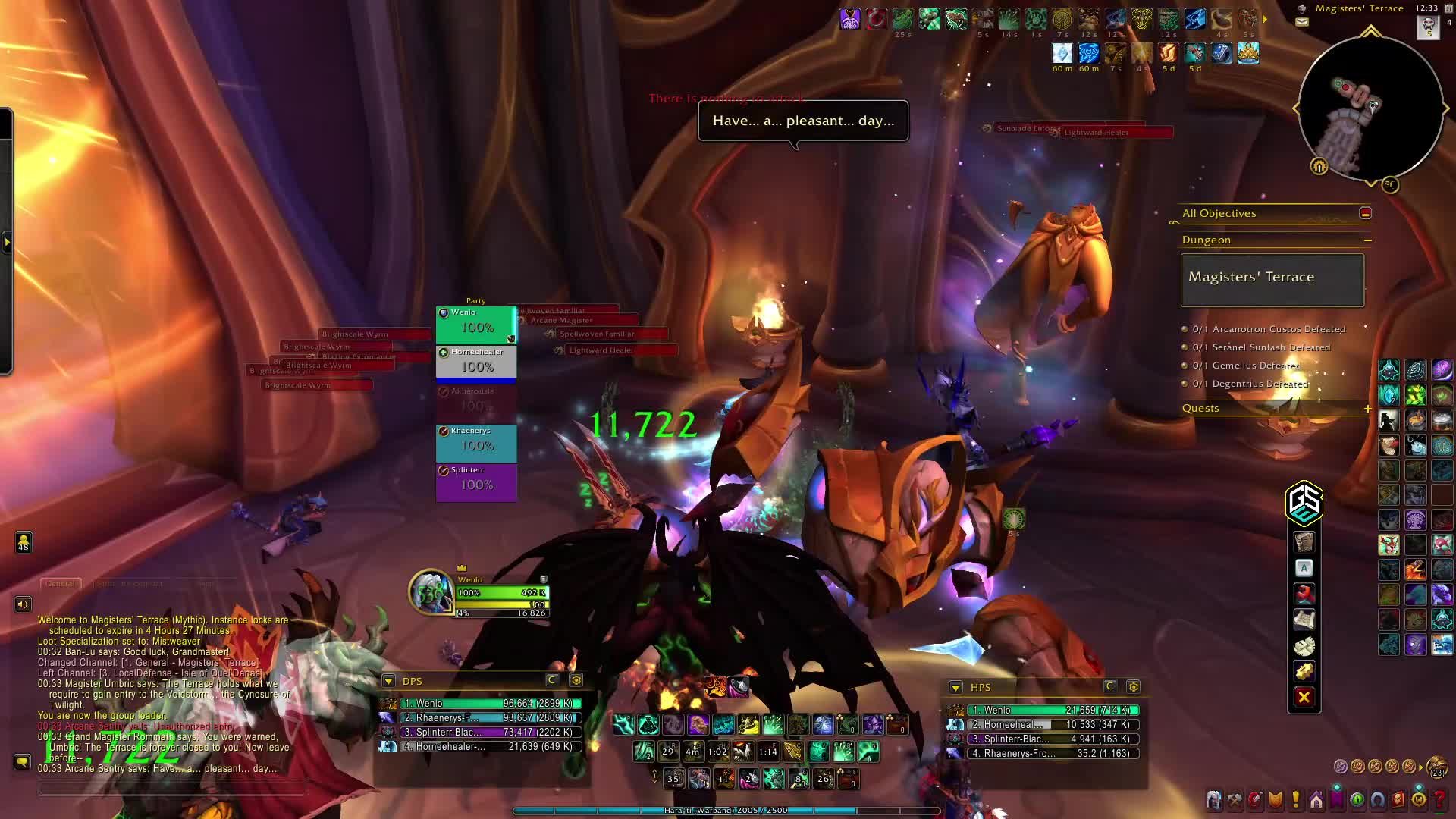Screen dimensions: 1456x819
Task: Open the red question mark help menu
Action: coord(1439,800)
